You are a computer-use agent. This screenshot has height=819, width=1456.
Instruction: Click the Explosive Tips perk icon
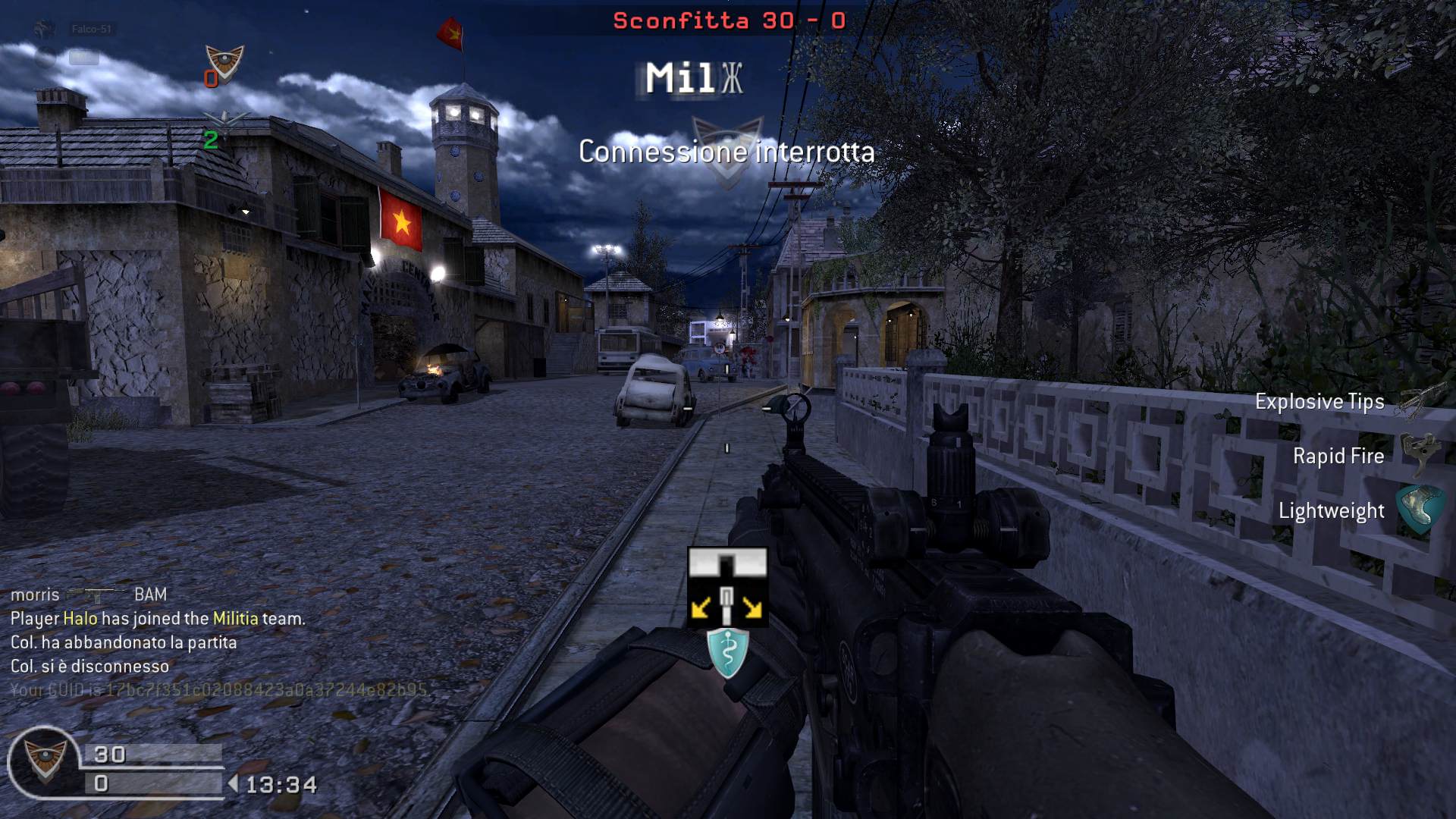1417,400
